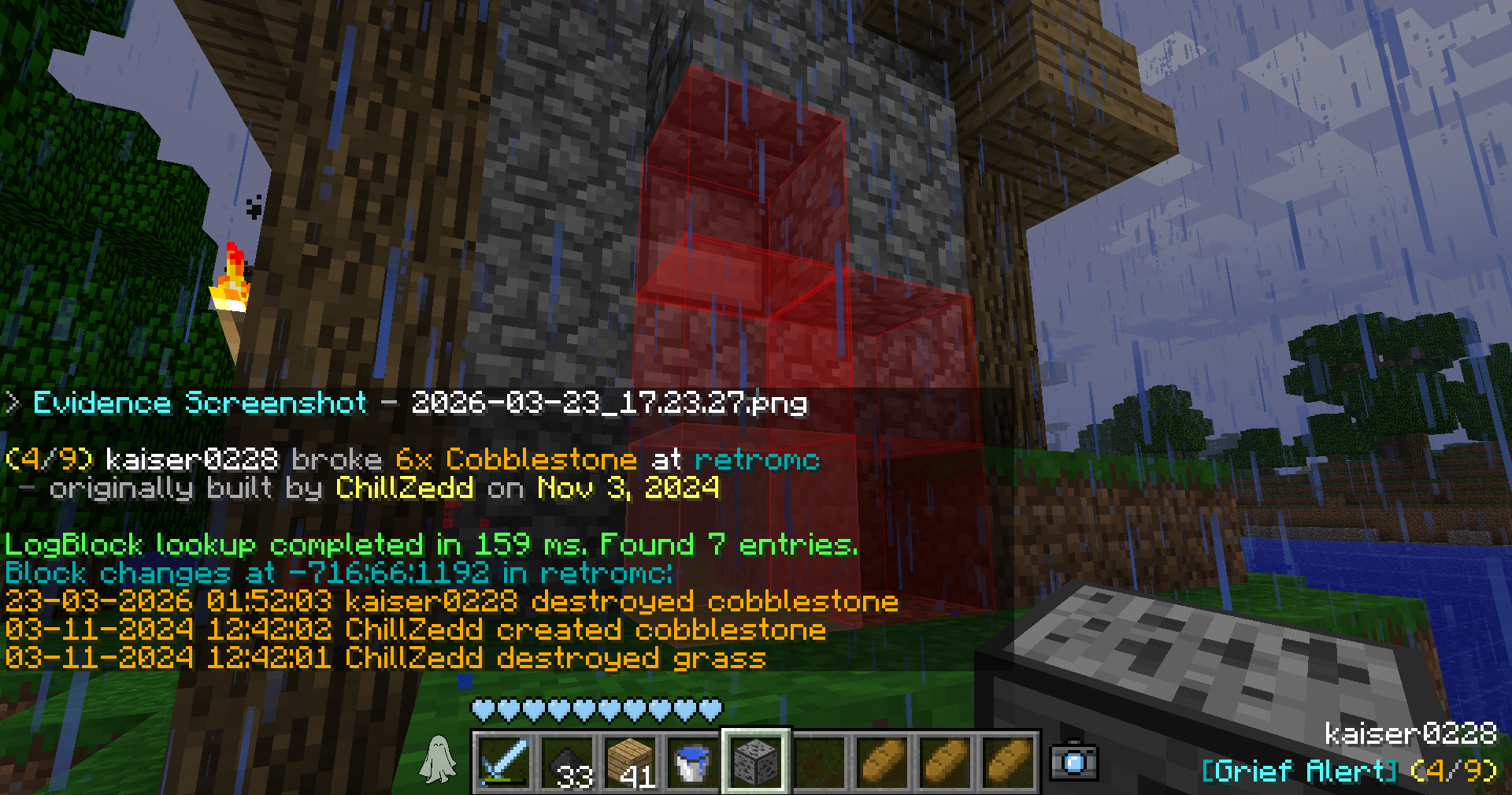This screenshot has width=1512, height=795.
Task: Toggle the ghost icon beside the hotbar
Action: (438, 760)
